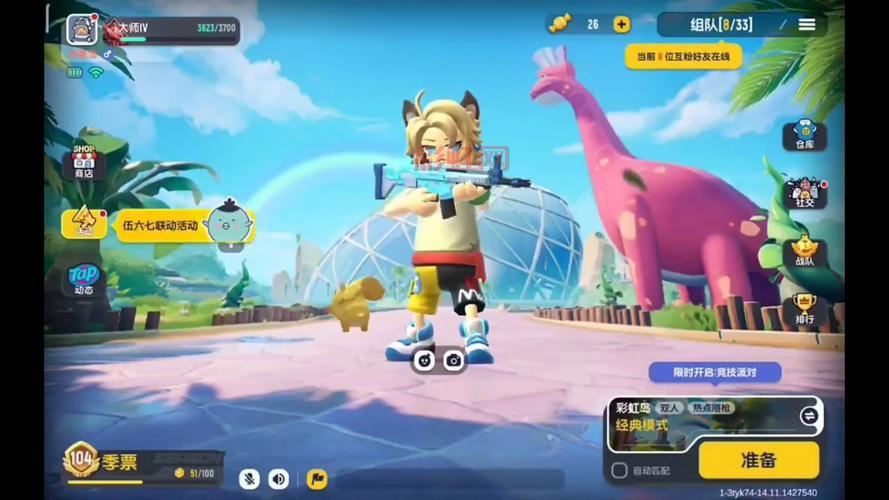Viewport: 889px width, 500px height.
Task: Click the yellow 准备 ready button
Action: tap(758, 460)
